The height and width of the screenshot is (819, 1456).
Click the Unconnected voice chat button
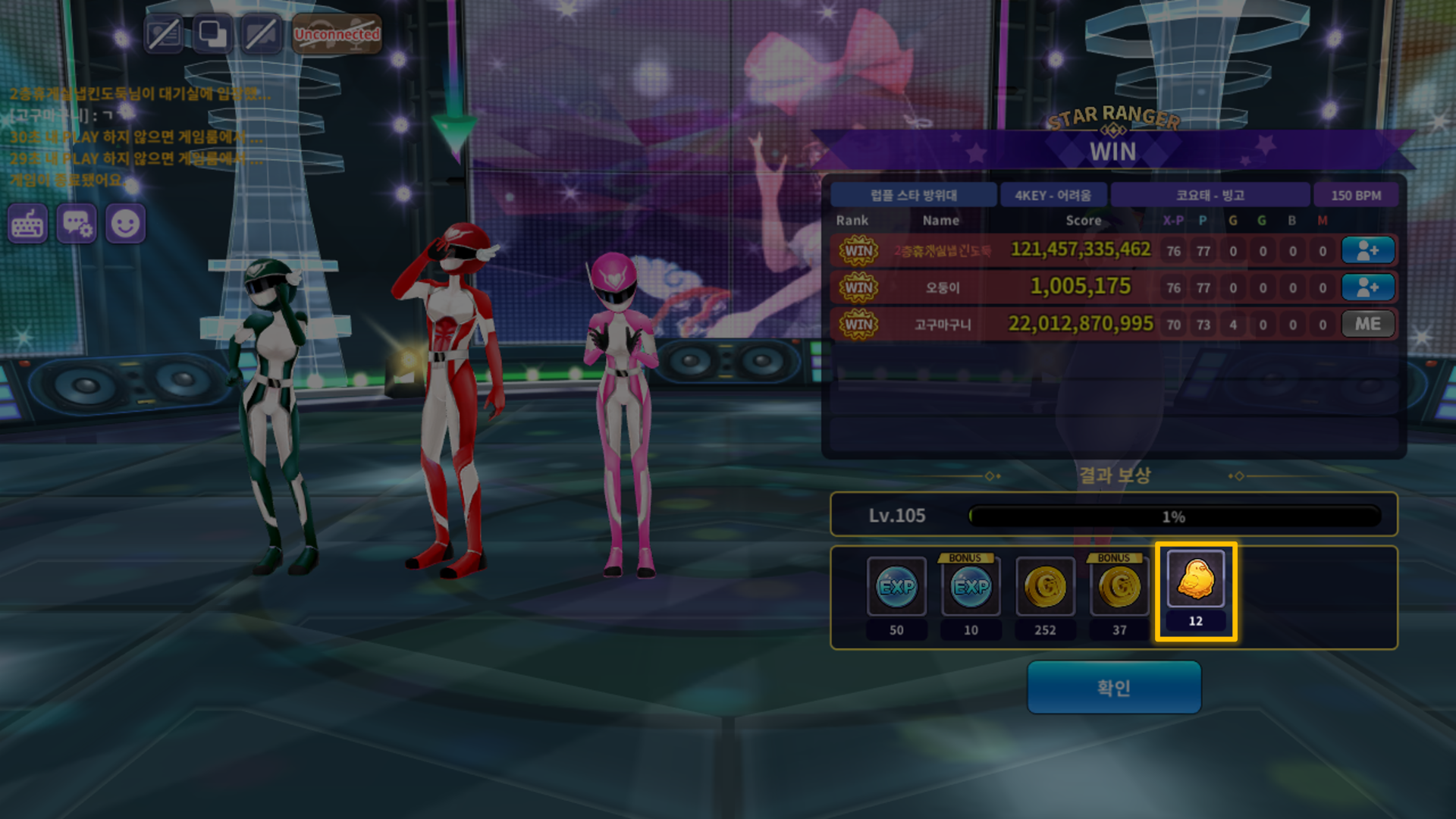pos(337,34)
